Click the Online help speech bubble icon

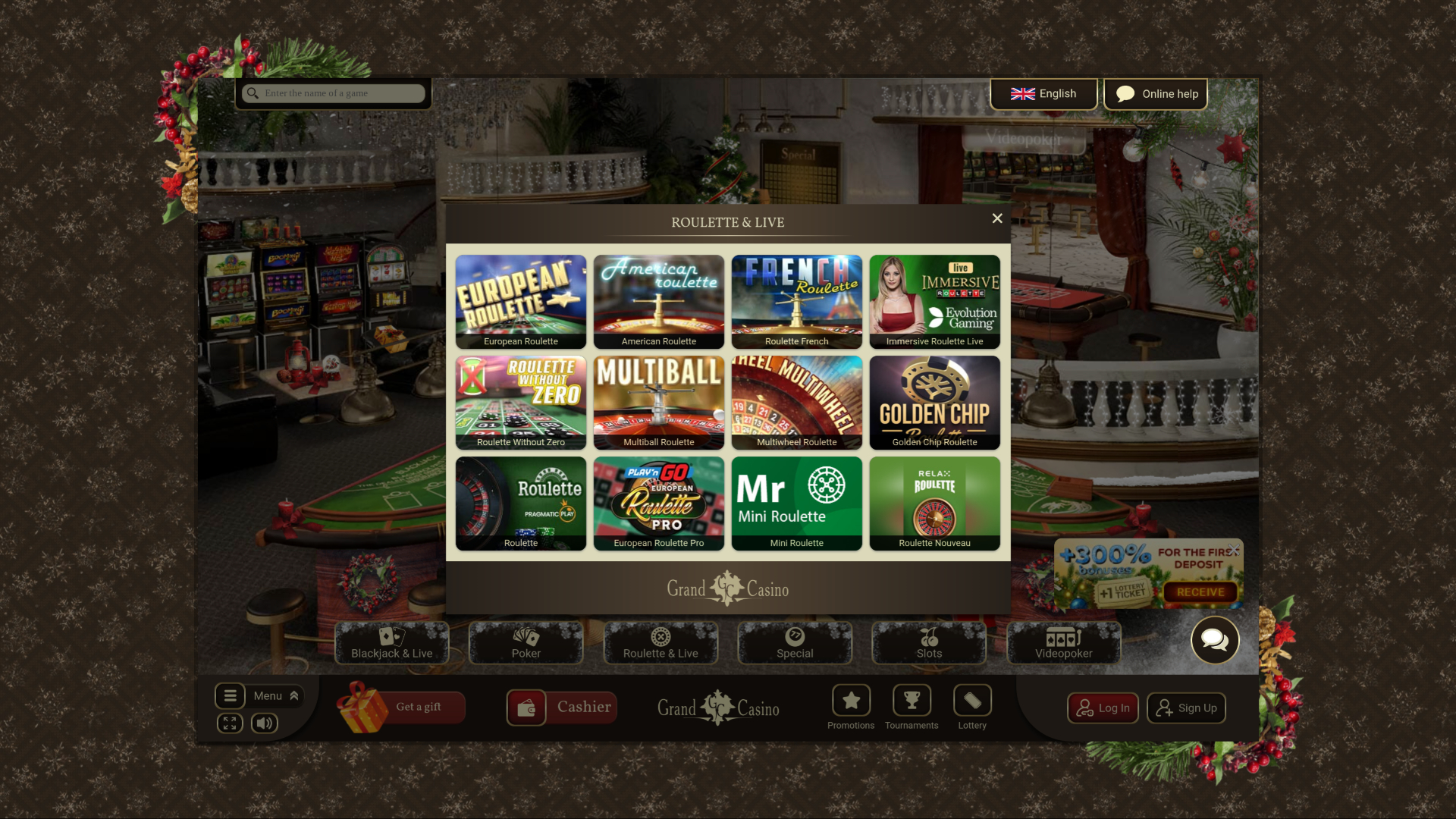[x=1125, y=93]
